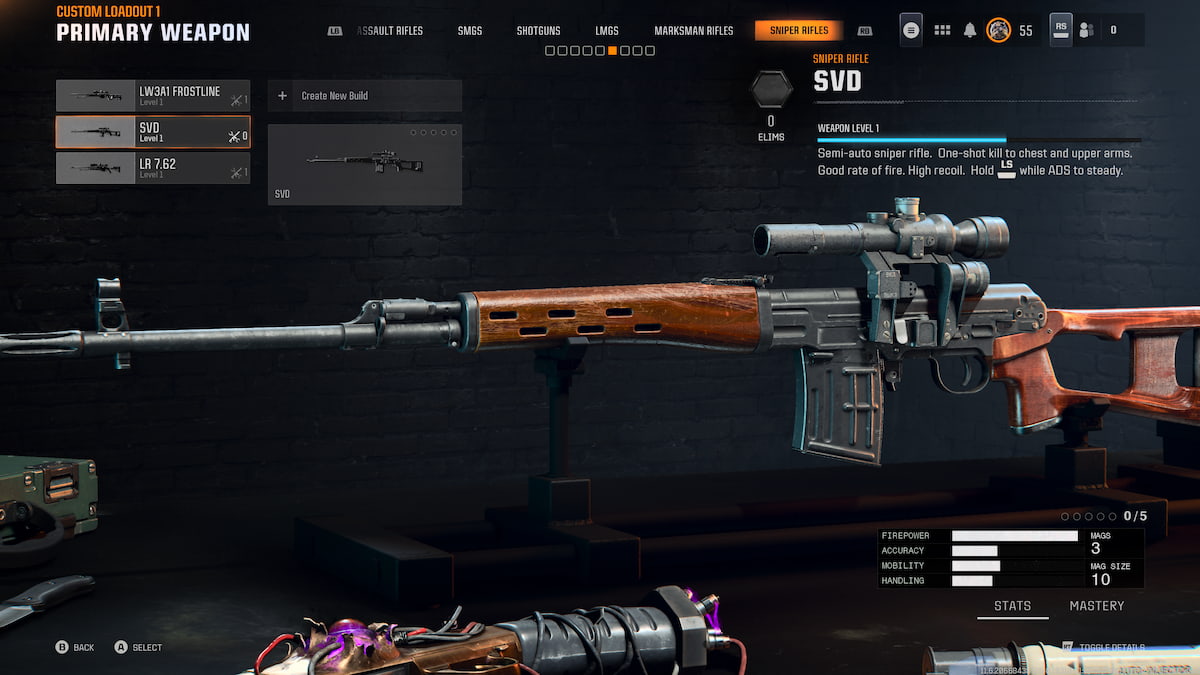Show the weapon Stats tab
The width and height of the screenshot is (1200, 675).
tap(1012, 606)
